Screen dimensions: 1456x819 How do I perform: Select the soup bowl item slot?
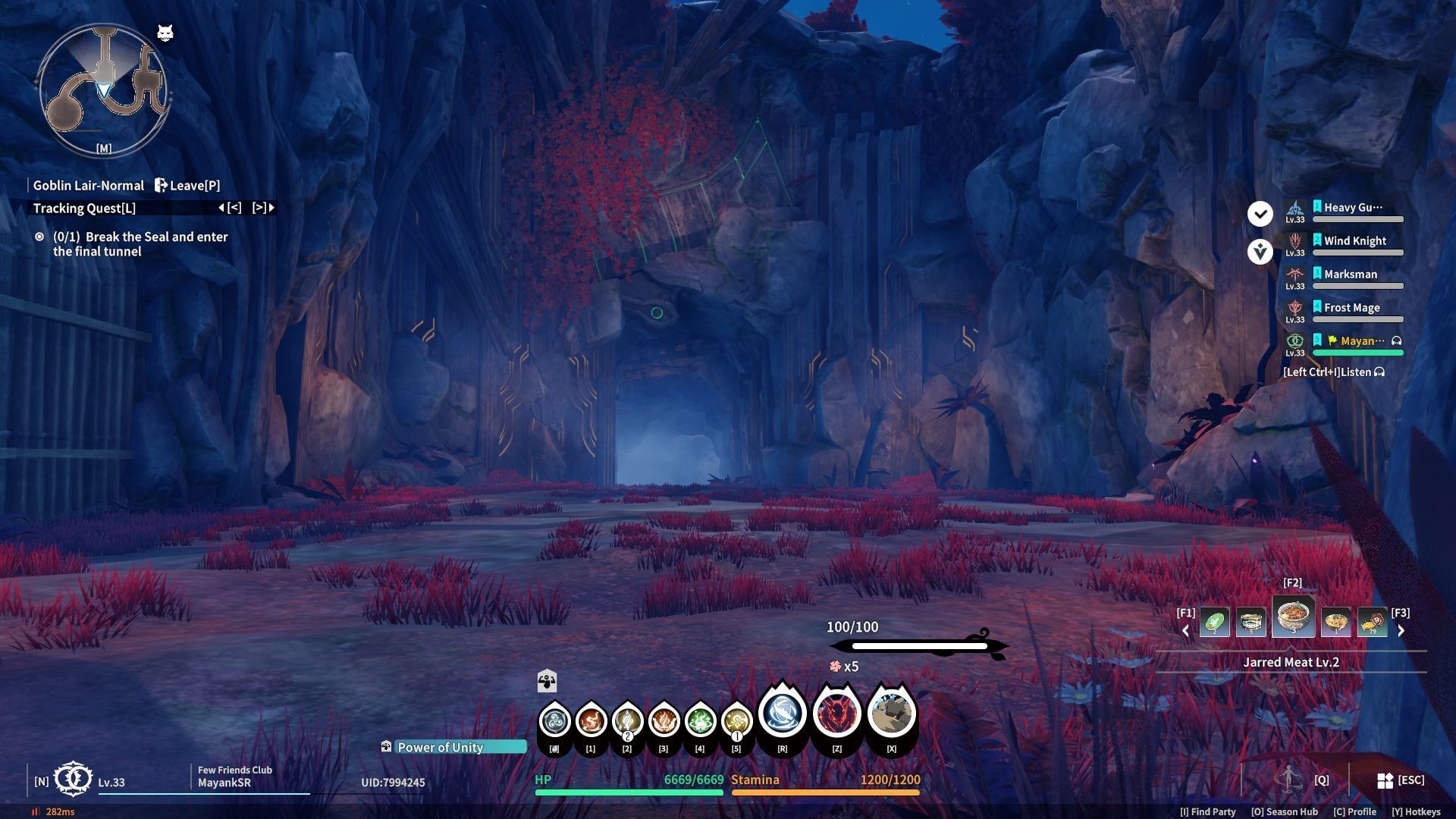(1335, 623)
